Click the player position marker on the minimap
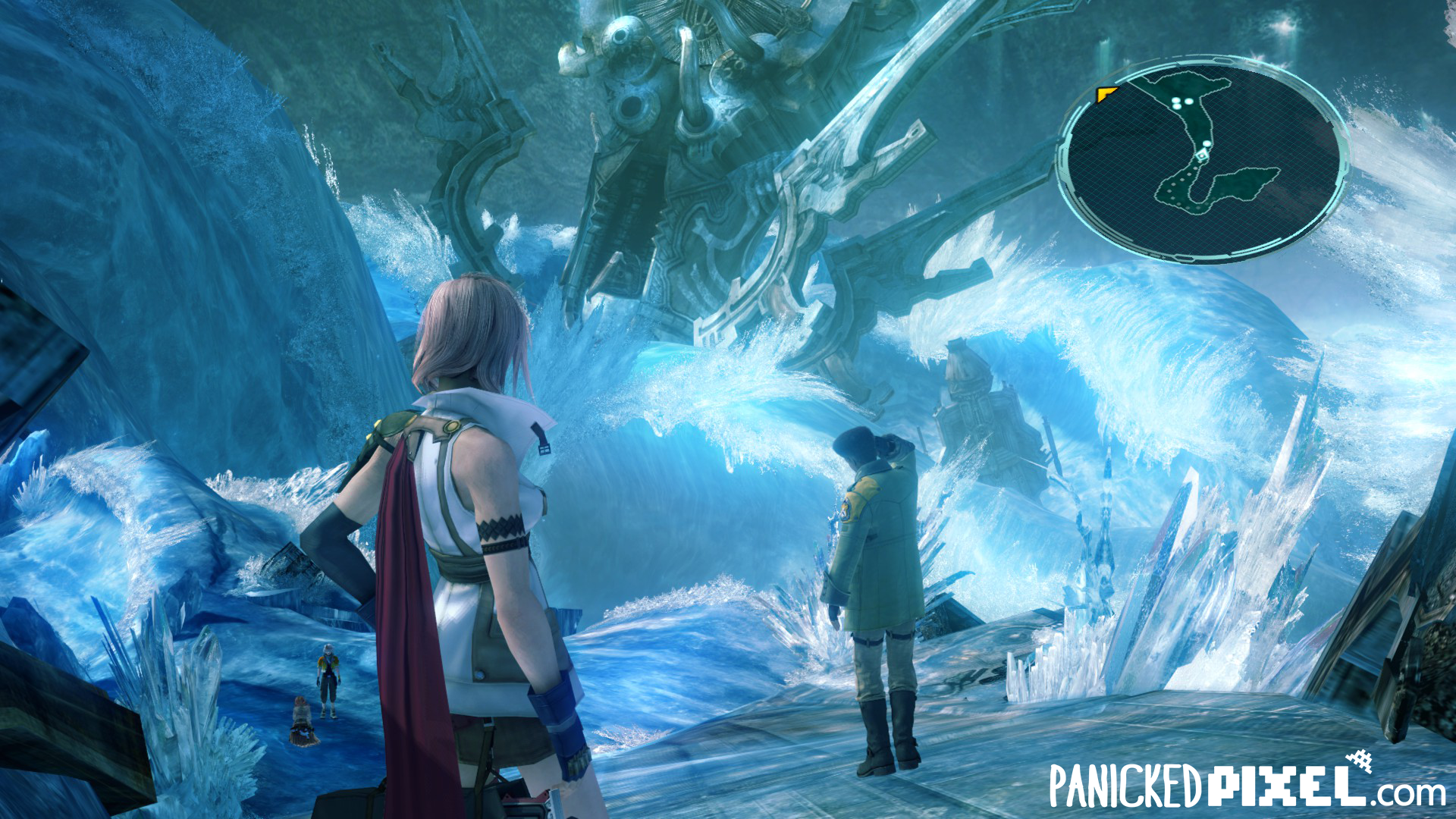Viewport: 1456px width, 819px height. click(1201, 155)
